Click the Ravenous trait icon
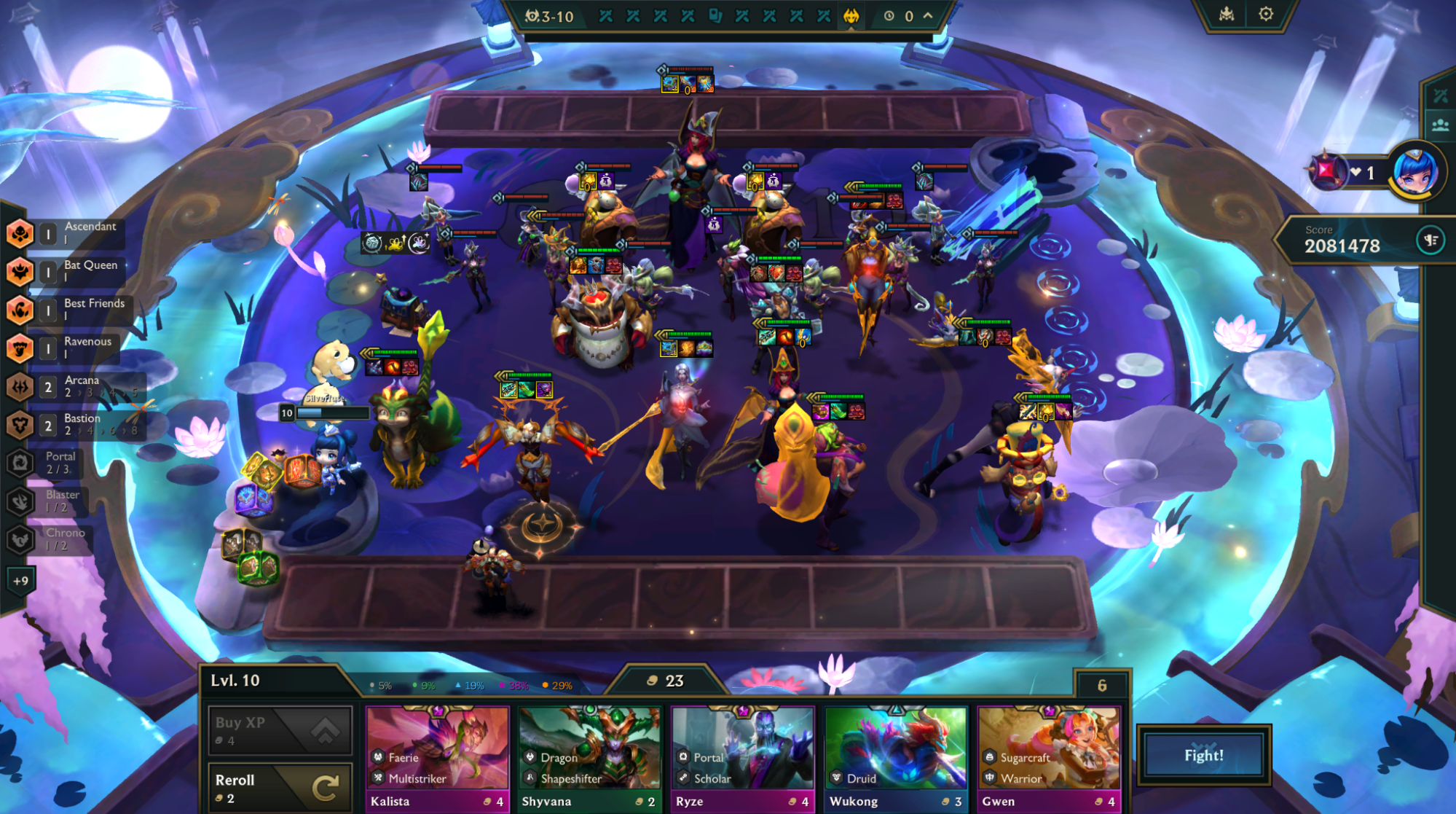 pos(20,348)
